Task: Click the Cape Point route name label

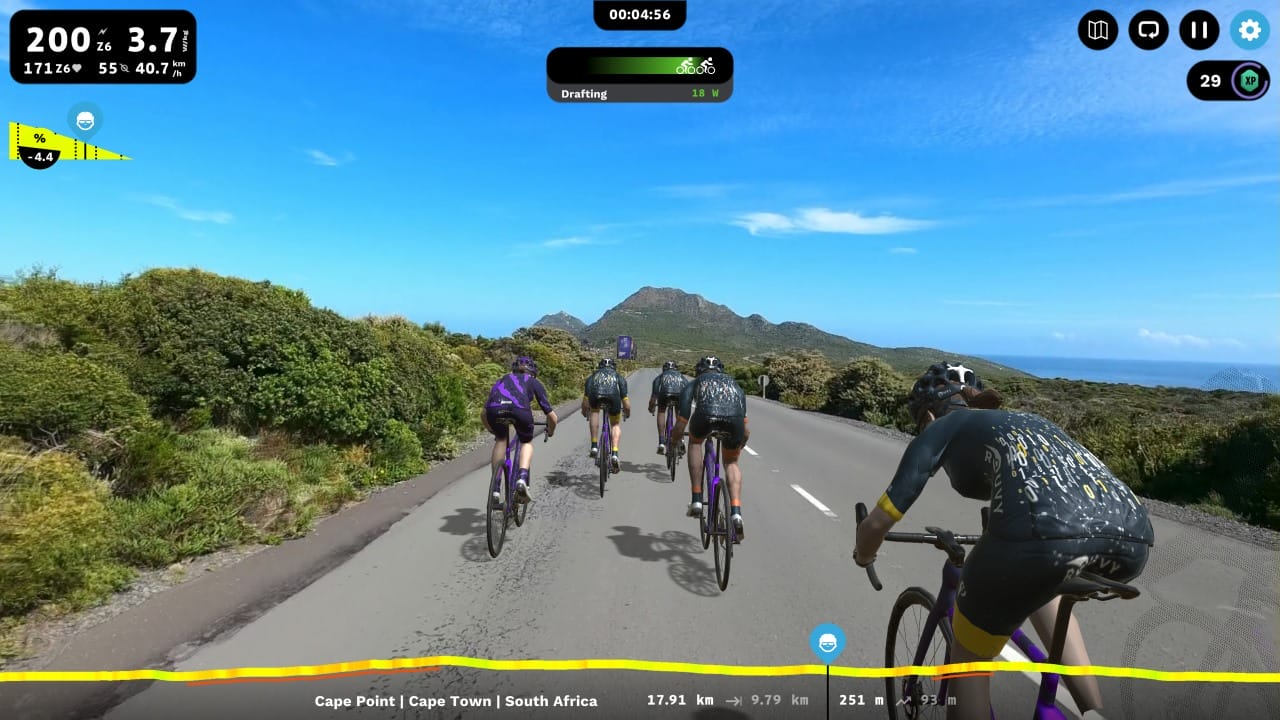Action: coord(456,701)
